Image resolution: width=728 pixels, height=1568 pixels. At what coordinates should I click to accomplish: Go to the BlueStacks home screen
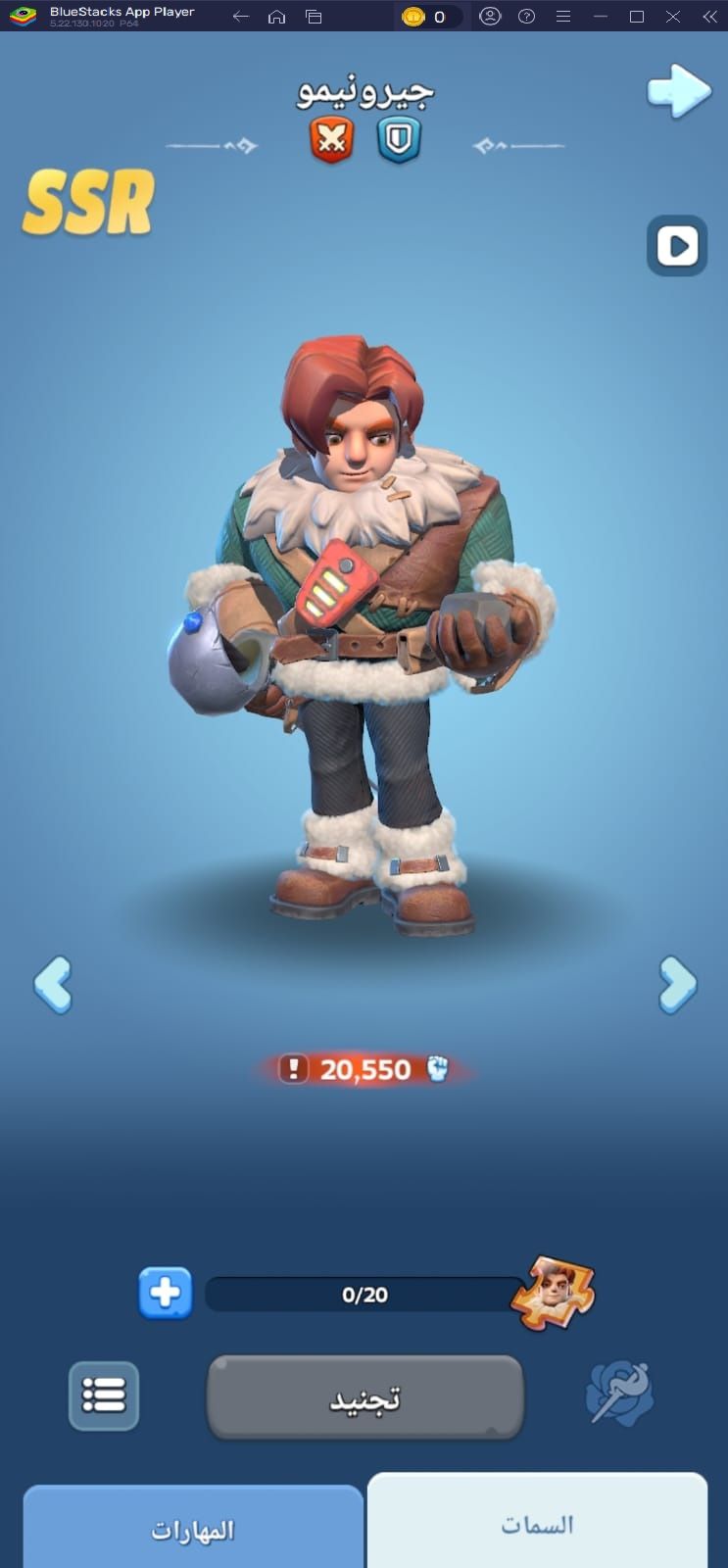(x=277, y=17)
